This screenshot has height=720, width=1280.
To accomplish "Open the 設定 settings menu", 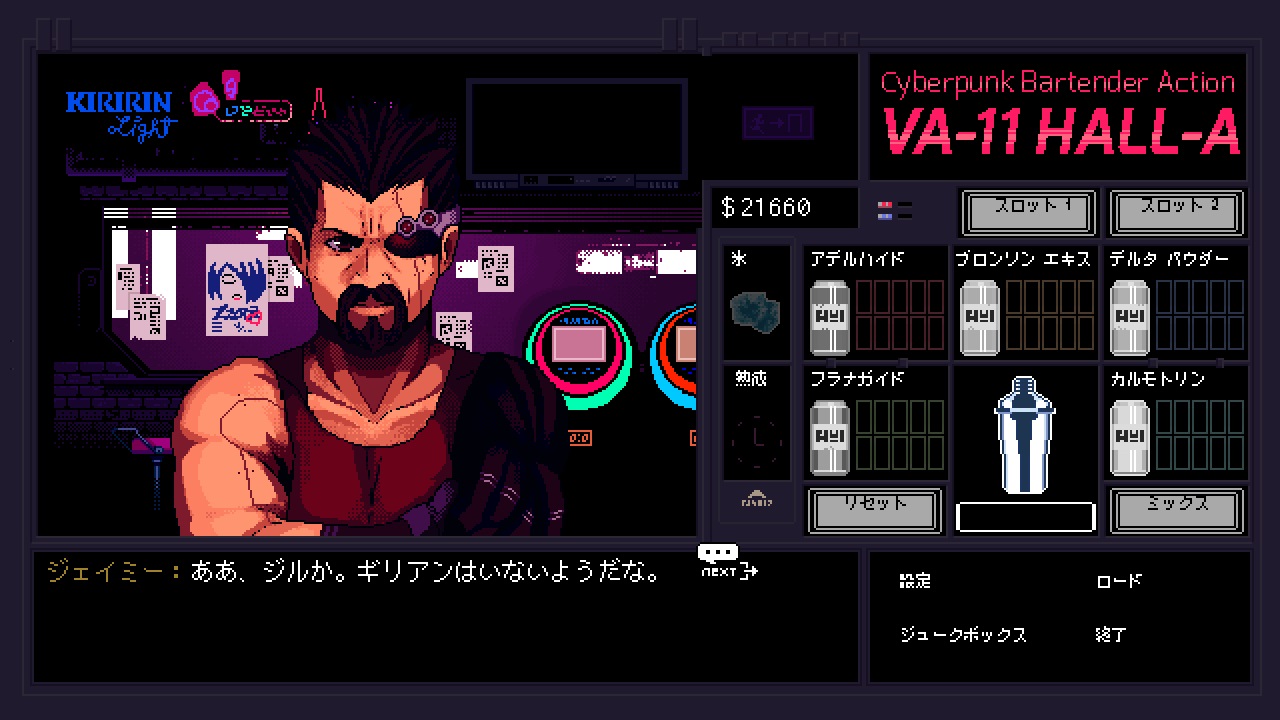I will pyautogui.click(x=915, y=581).
